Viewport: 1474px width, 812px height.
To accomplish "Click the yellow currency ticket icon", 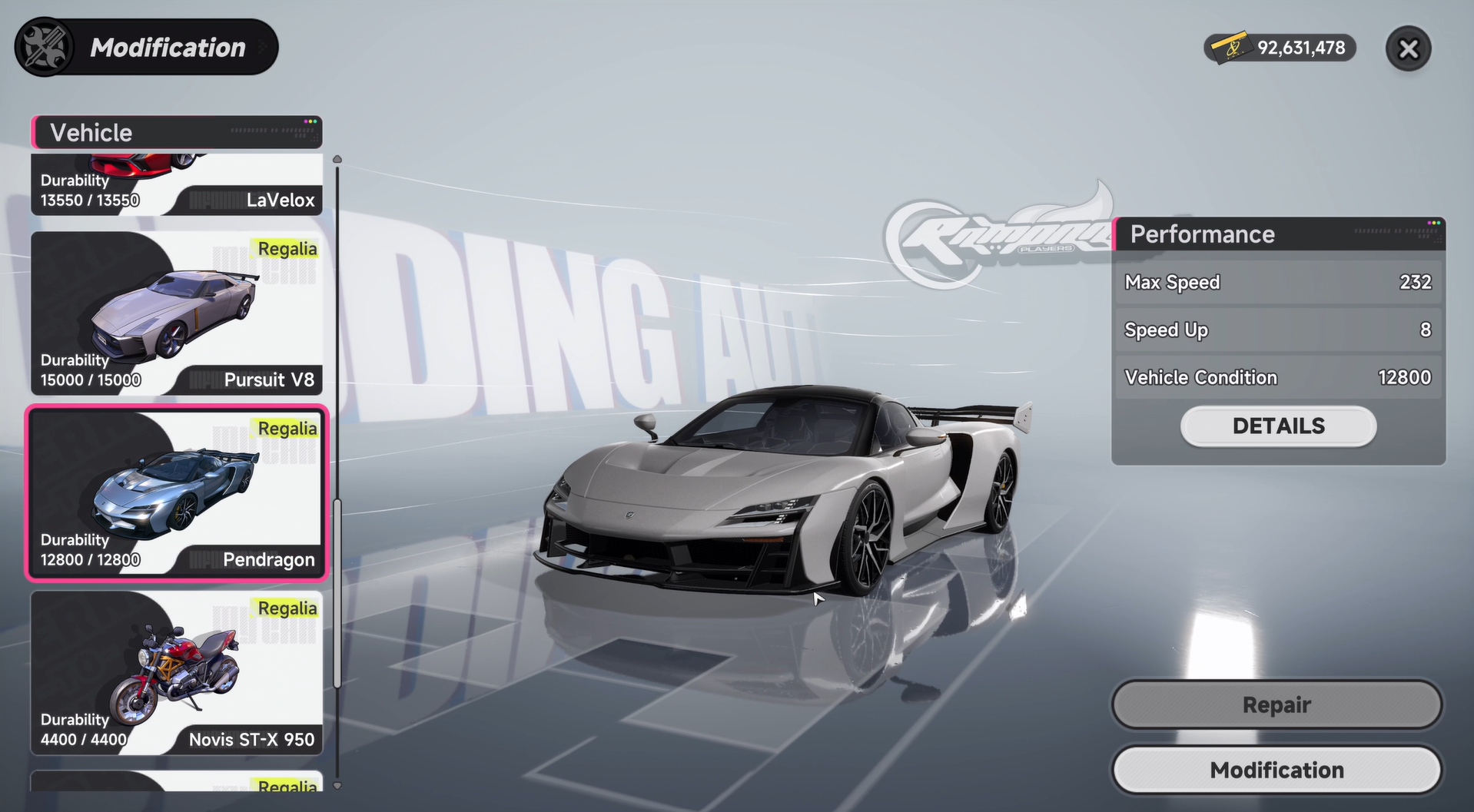I will (1233, 48).
